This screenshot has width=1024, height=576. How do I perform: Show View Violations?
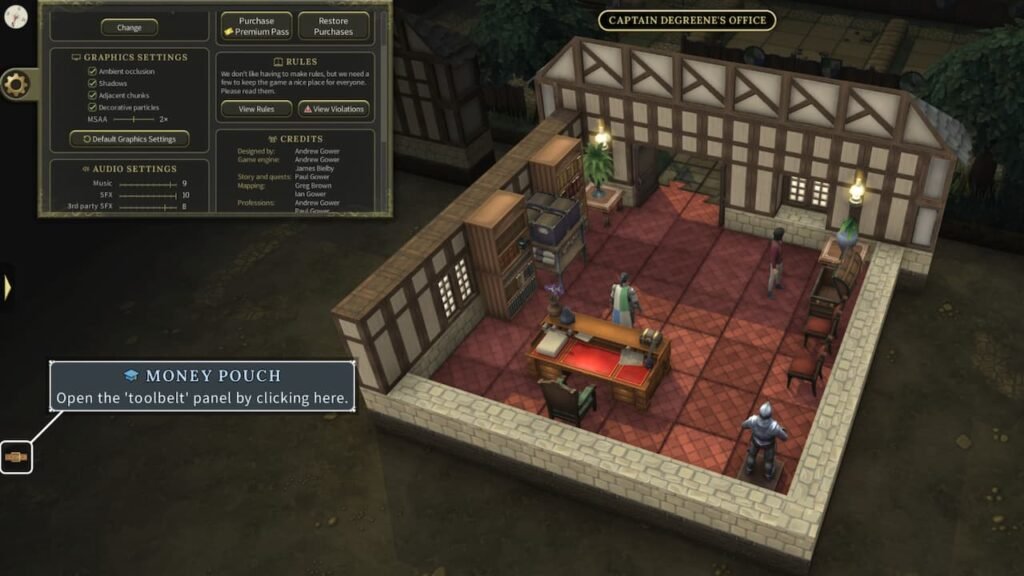333,109
